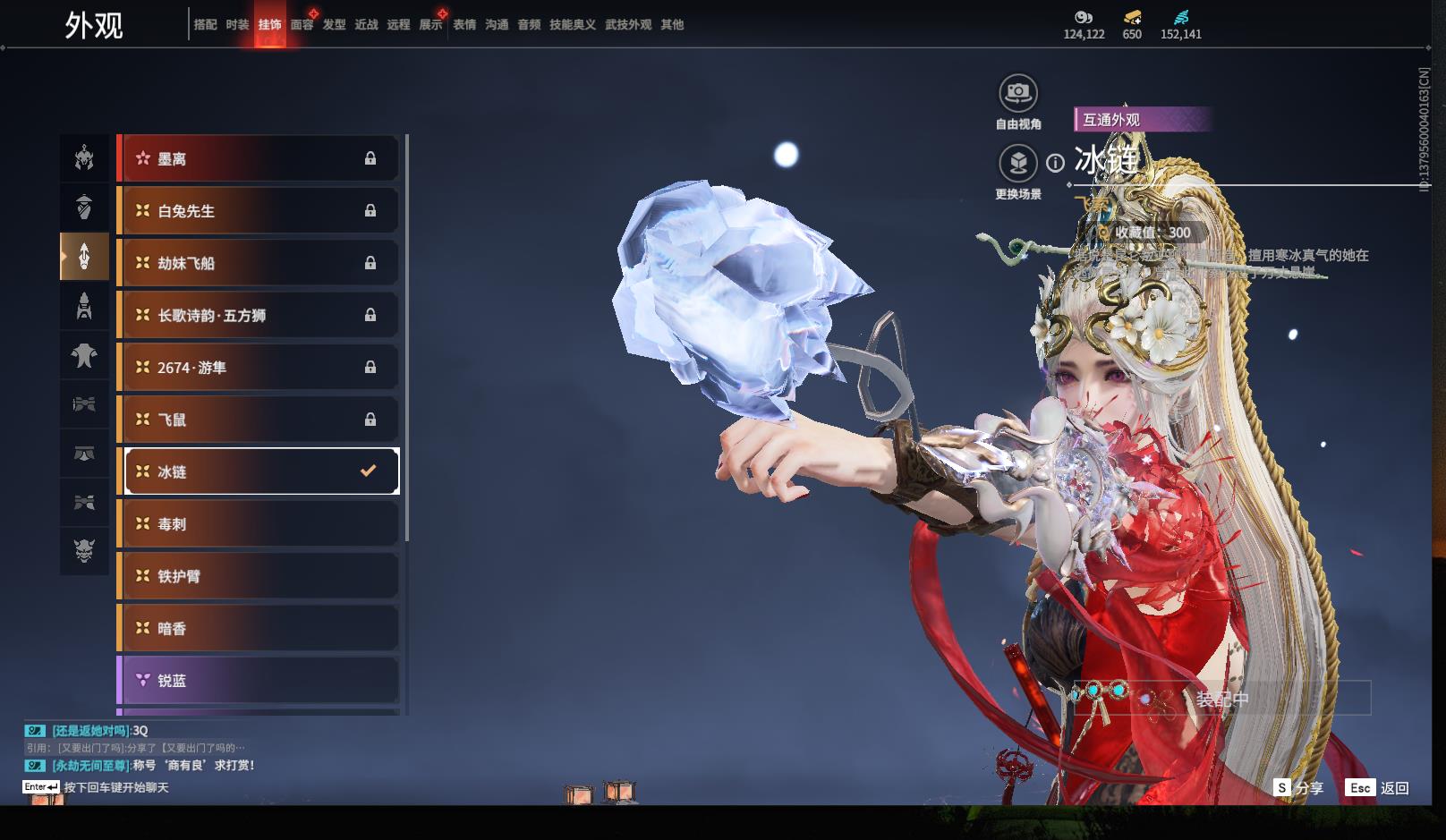Image resolution: width=1446 pixels, height=840 pixels.
Task: Click the 更换场景 scene button
Action: click(x=1018, y=164)
